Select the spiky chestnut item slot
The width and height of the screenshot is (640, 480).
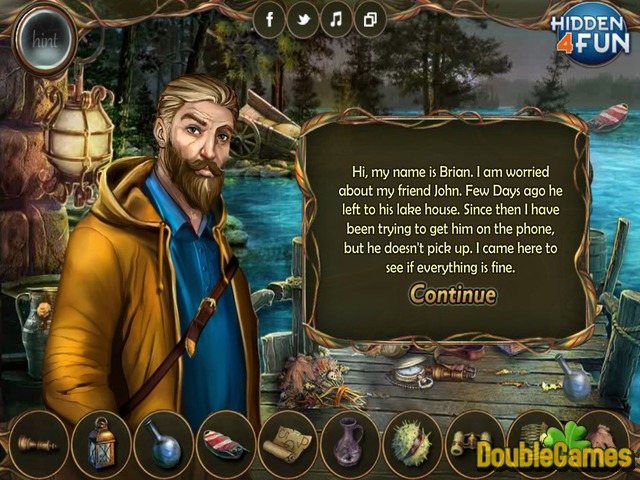point(411,442)
